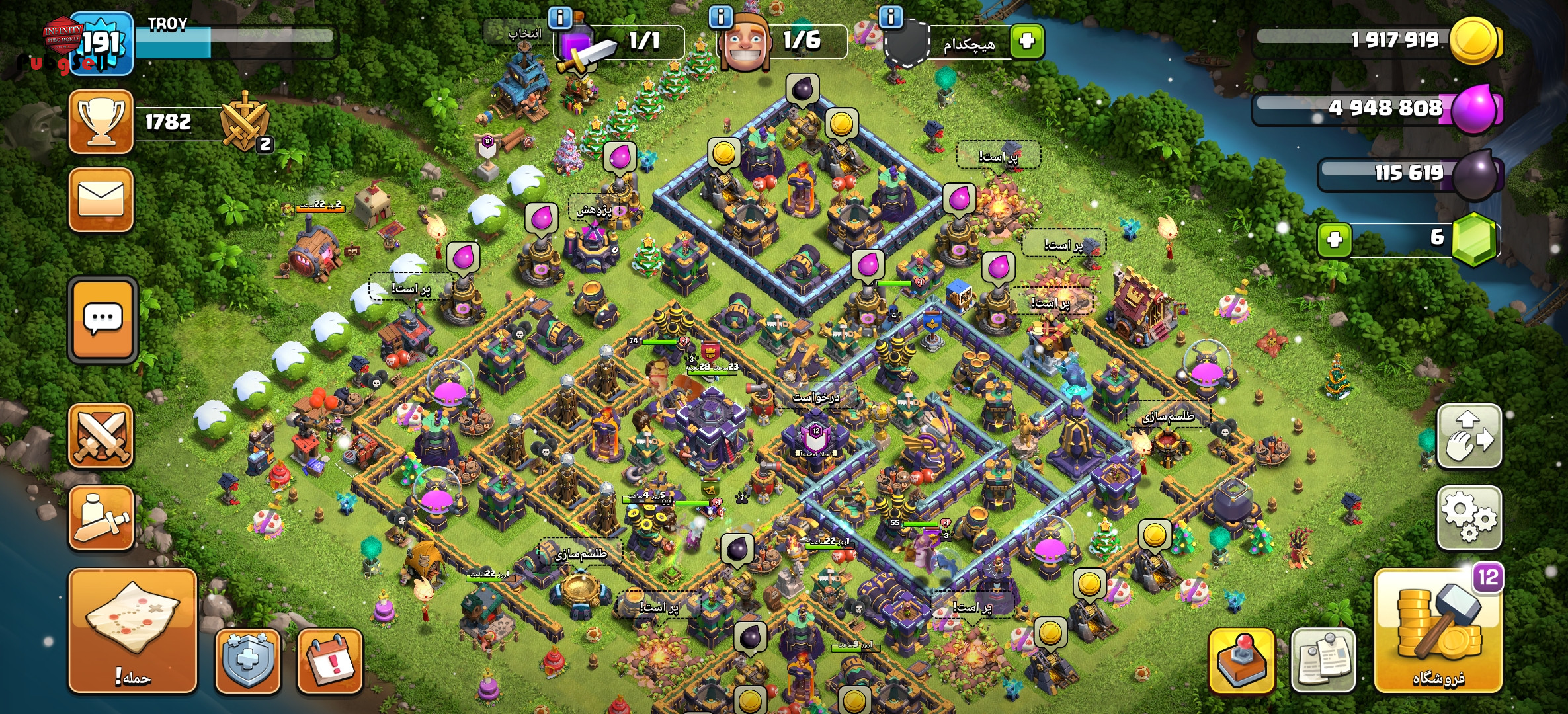The width and height of the screenshot is (1568, 714).
Task: Open the events calendar button
Action: click(x=330, y=660)
